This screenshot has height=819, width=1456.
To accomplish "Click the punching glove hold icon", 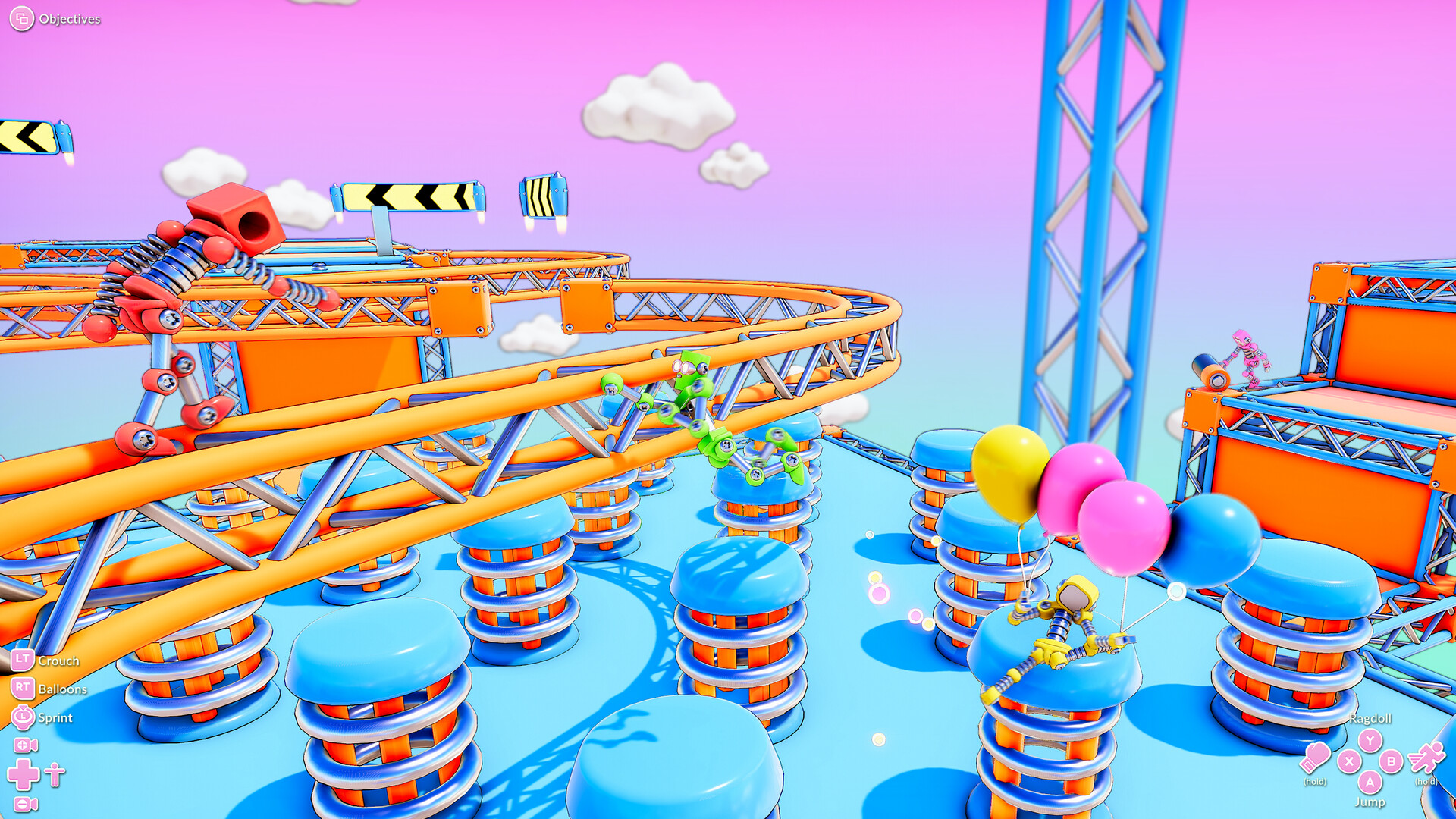I will pos(1316,758).
